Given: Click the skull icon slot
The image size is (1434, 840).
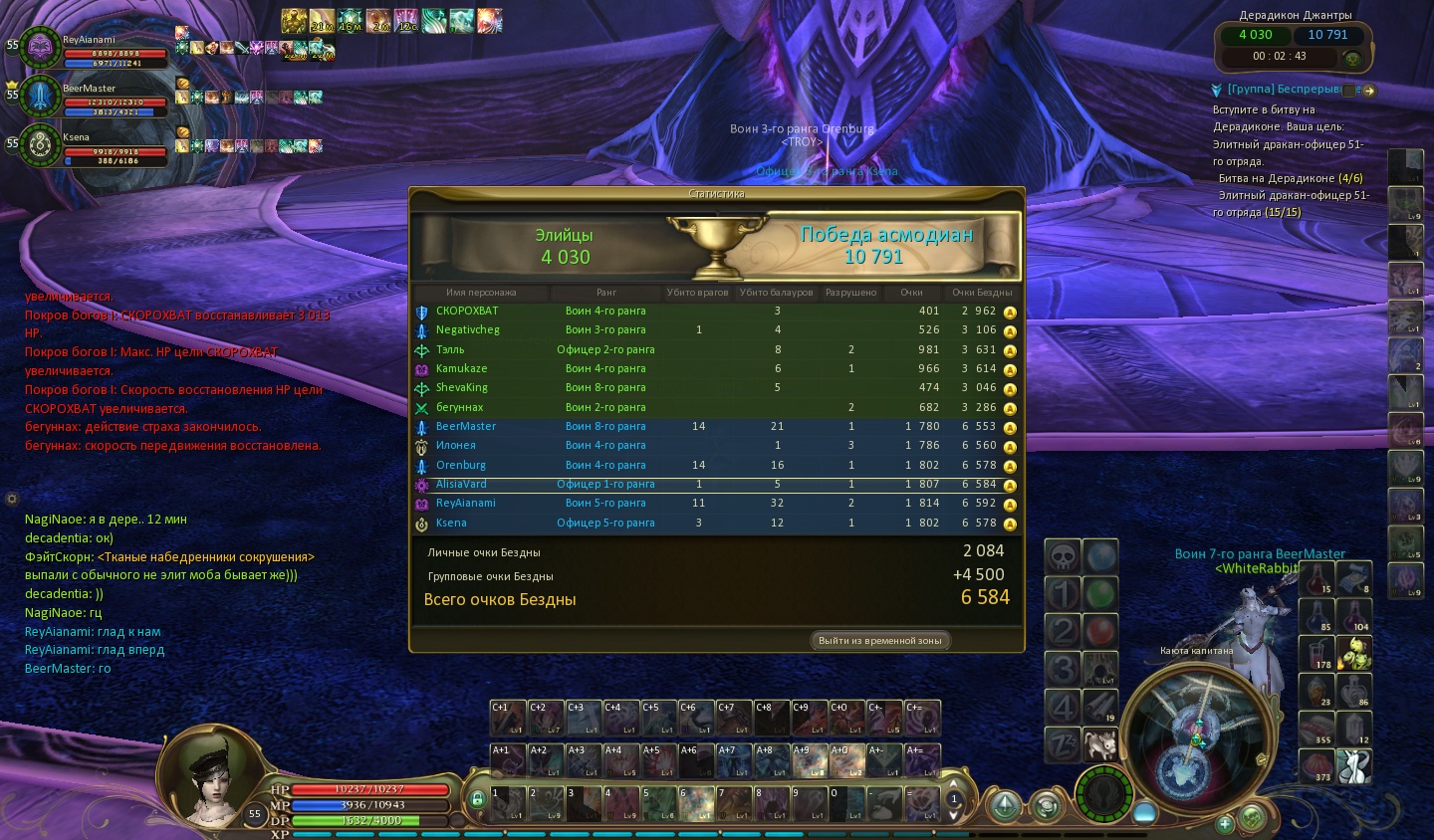Looking at the screenshot, I should (1063, 556).
